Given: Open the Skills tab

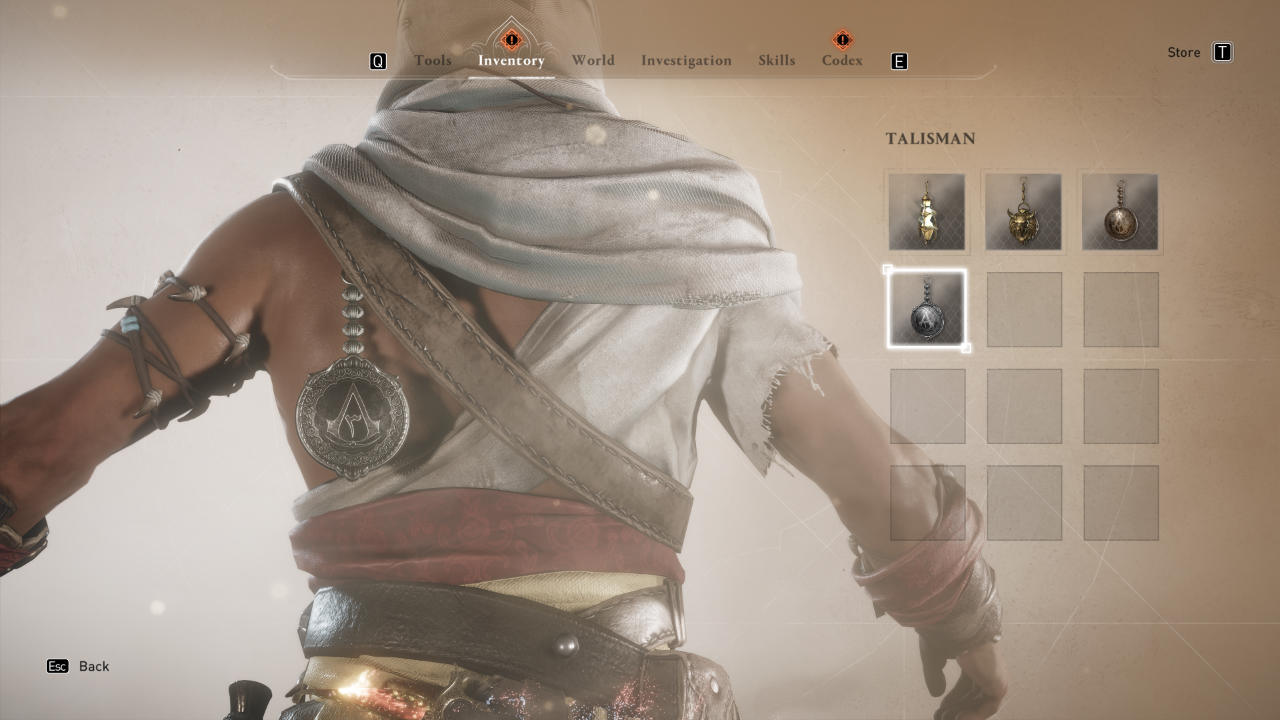Looking at the screenshot, I should 776,60.
